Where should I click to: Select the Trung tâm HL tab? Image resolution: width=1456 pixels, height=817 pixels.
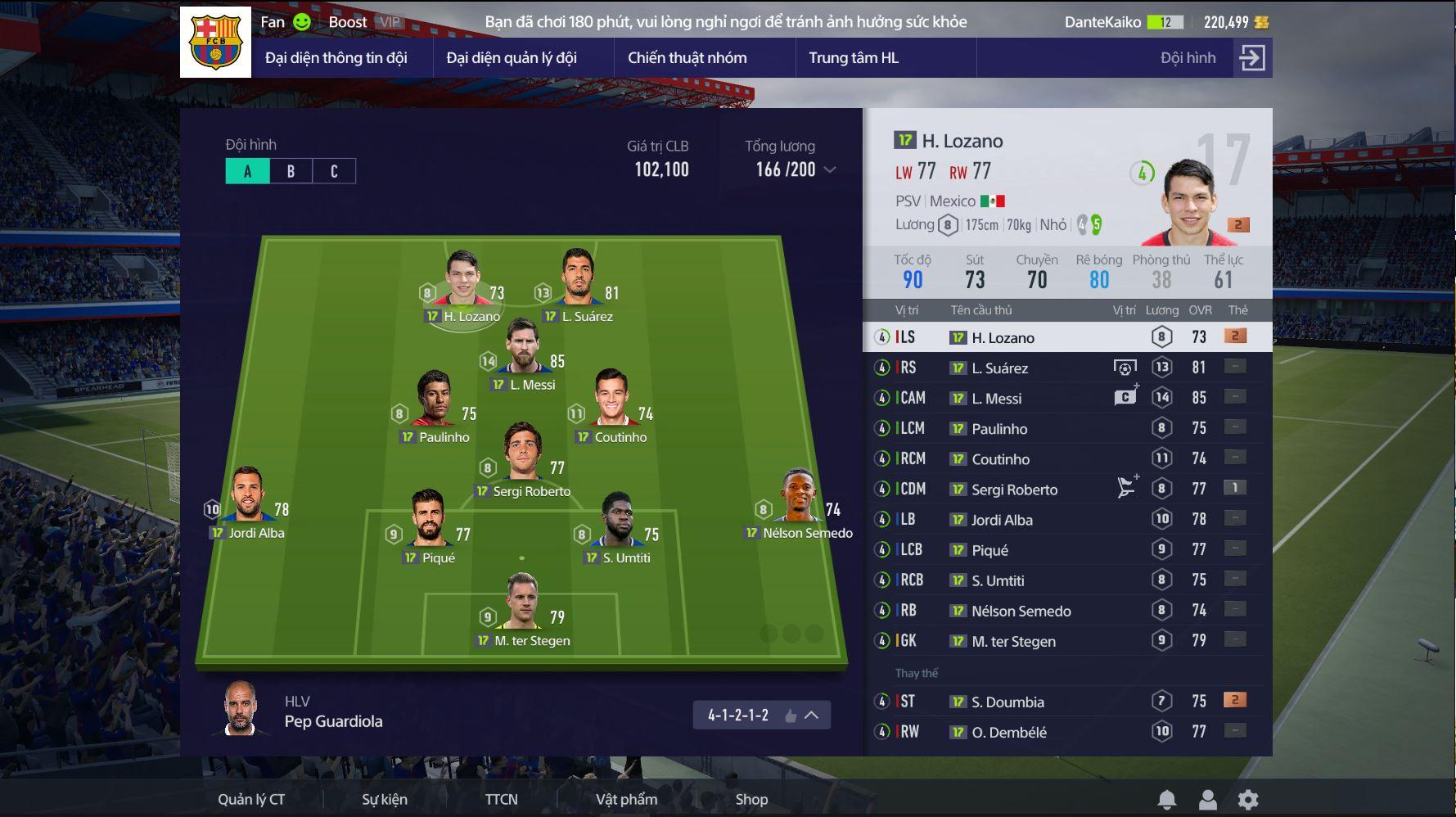[x=854, y=57]
